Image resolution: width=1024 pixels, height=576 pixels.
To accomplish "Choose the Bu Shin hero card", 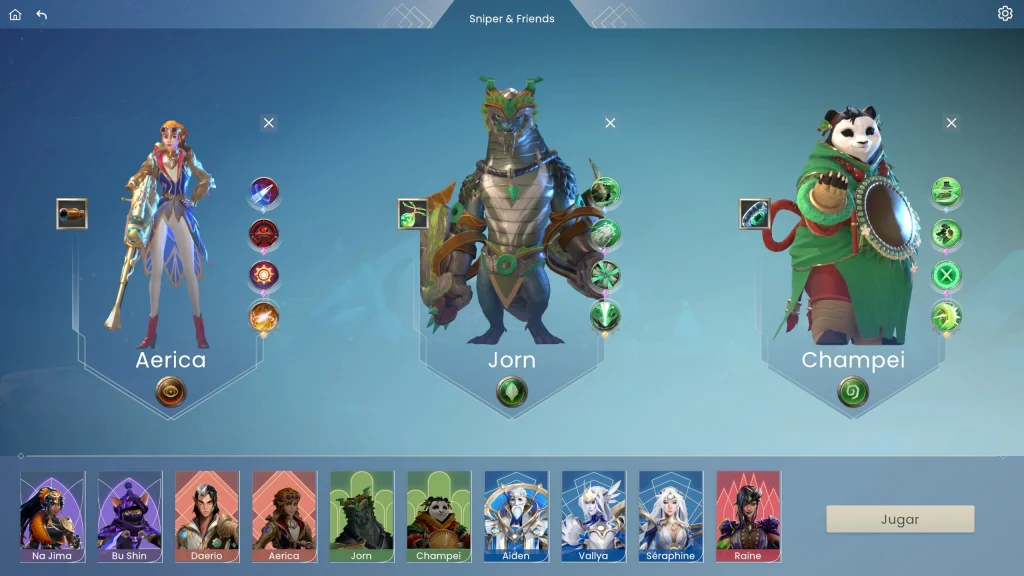I will pos(130,516).
